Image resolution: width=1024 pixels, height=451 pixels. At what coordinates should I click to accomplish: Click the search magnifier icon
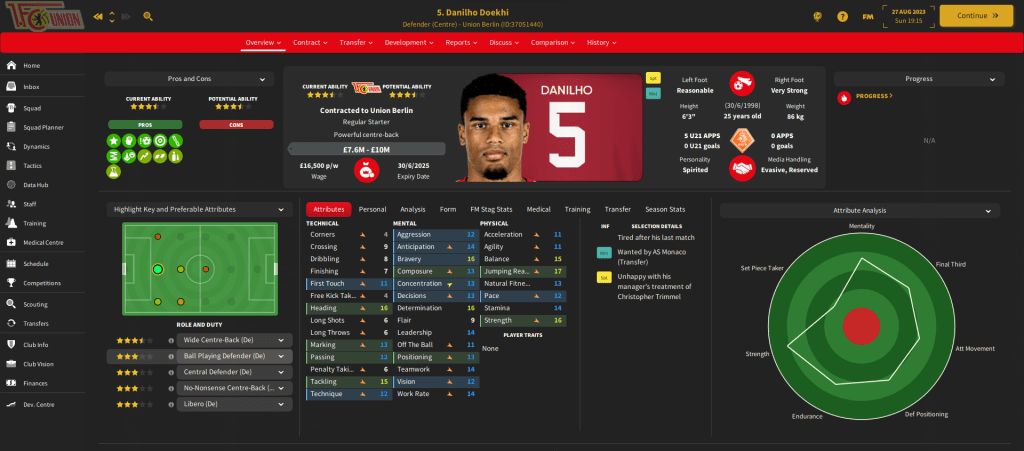click(x=148, y=16)
